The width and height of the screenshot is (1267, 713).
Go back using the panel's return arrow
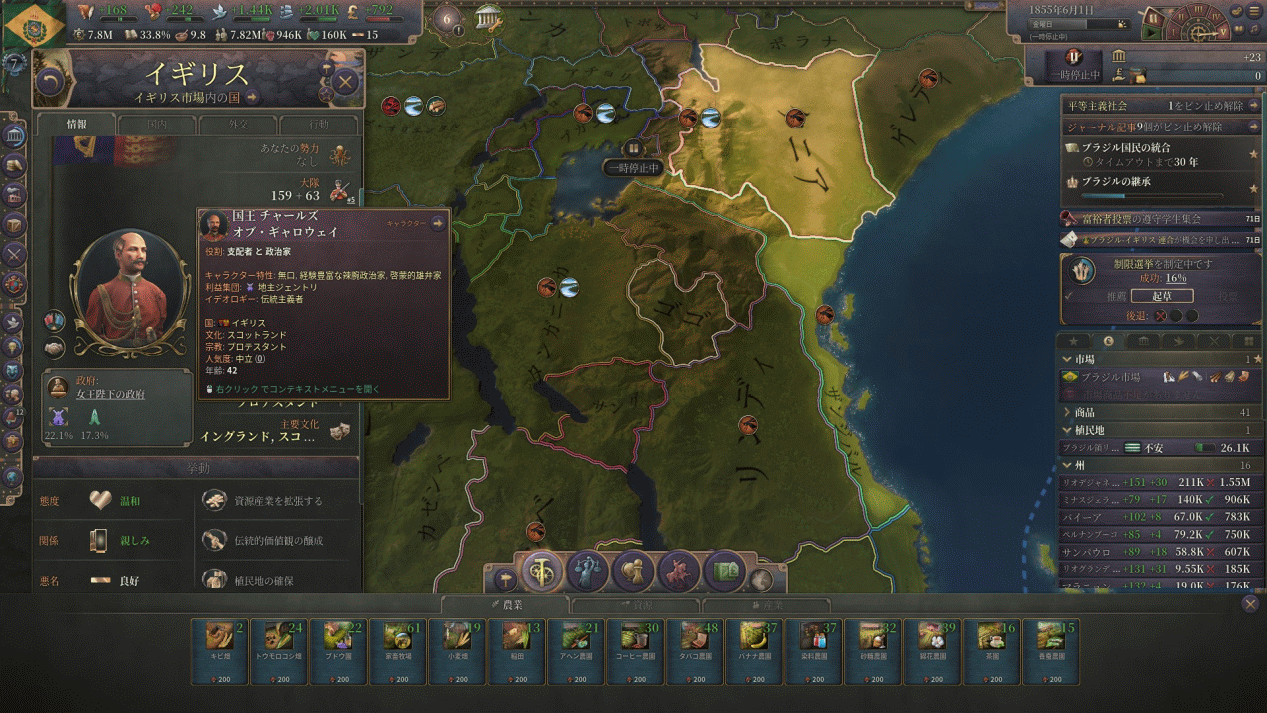coord(50,82)
